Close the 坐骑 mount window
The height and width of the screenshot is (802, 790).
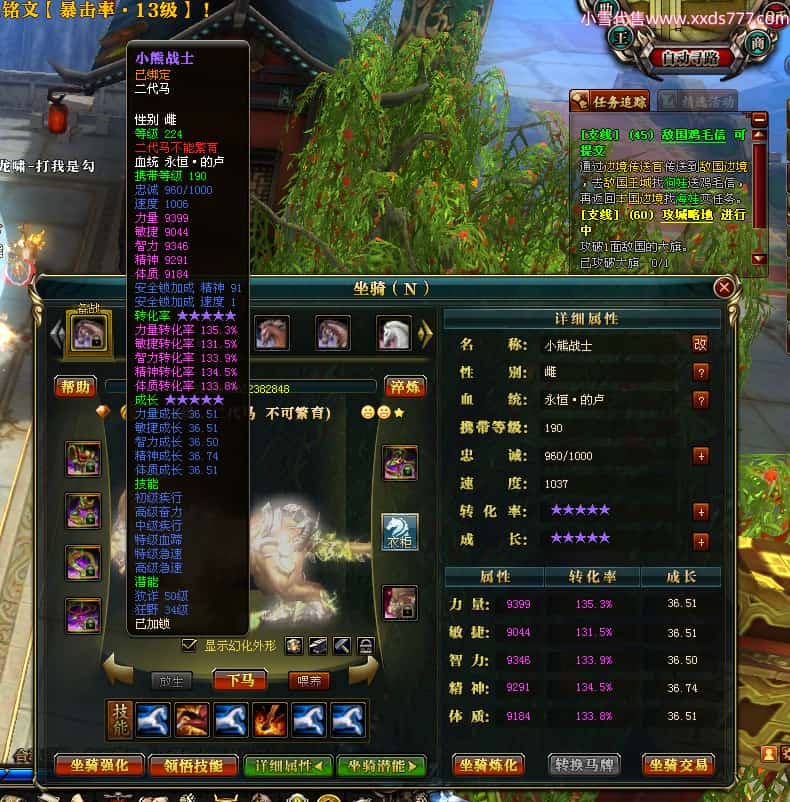pos(724,288)
